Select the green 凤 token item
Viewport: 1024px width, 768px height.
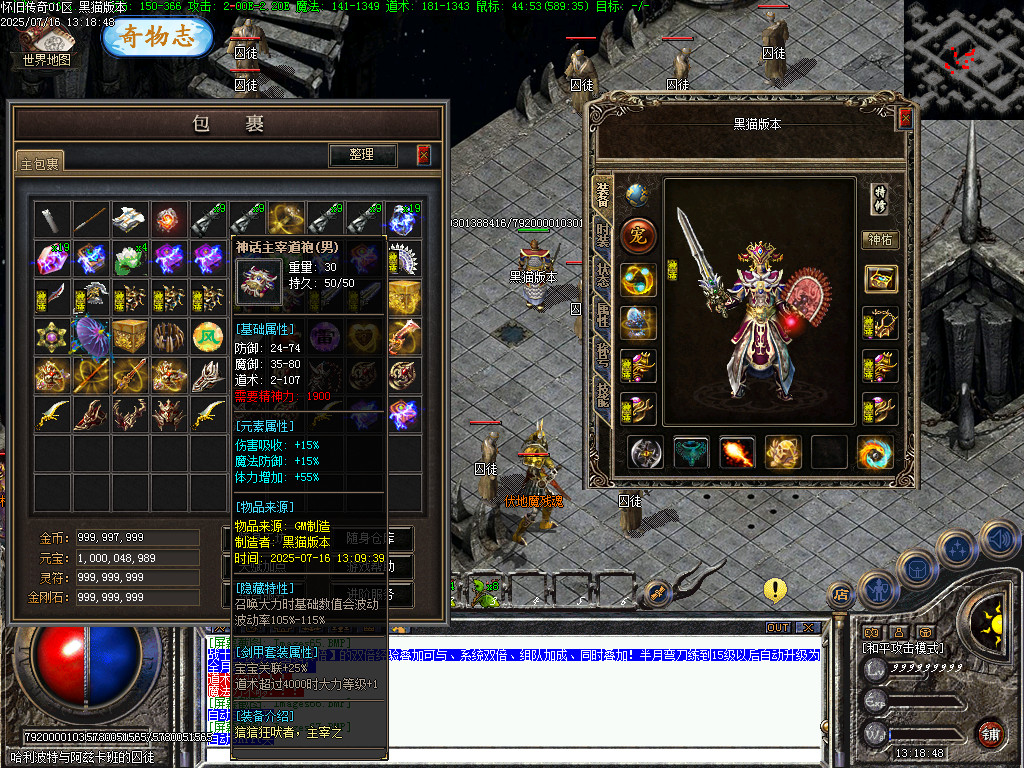coord(207,336)
